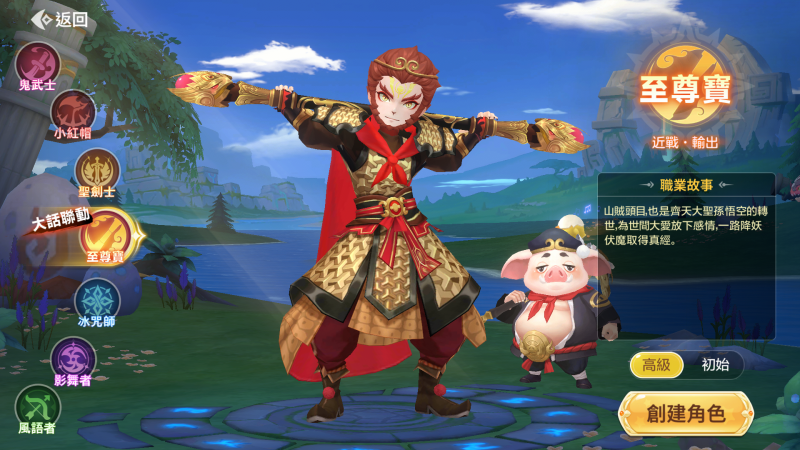Select the 至尊寶 class icon

[105, 231]
